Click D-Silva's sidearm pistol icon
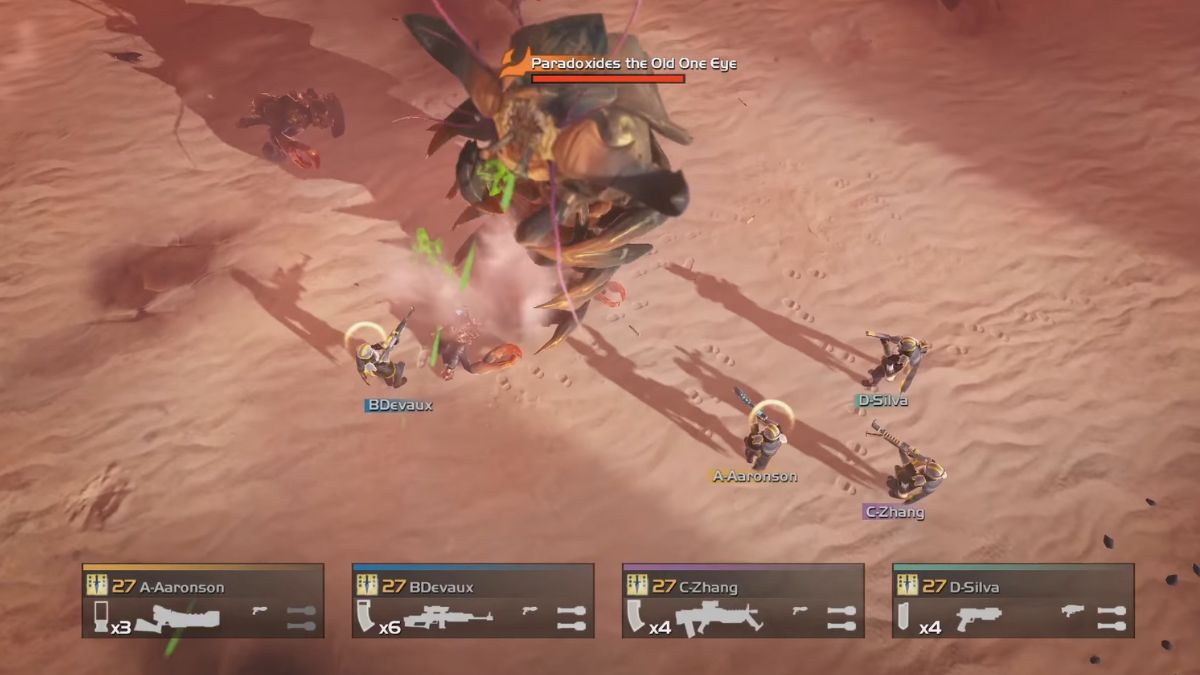Viewport: 1200px width, 675px height. [1071, 609]
